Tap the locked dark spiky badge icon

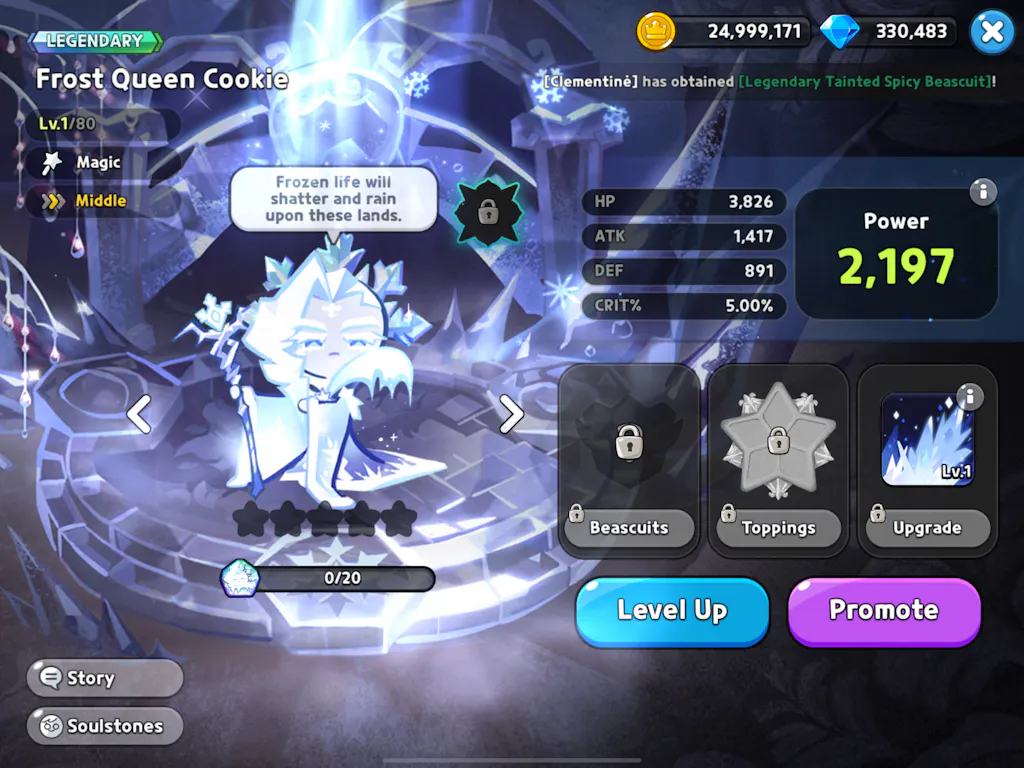coord(488,211)
